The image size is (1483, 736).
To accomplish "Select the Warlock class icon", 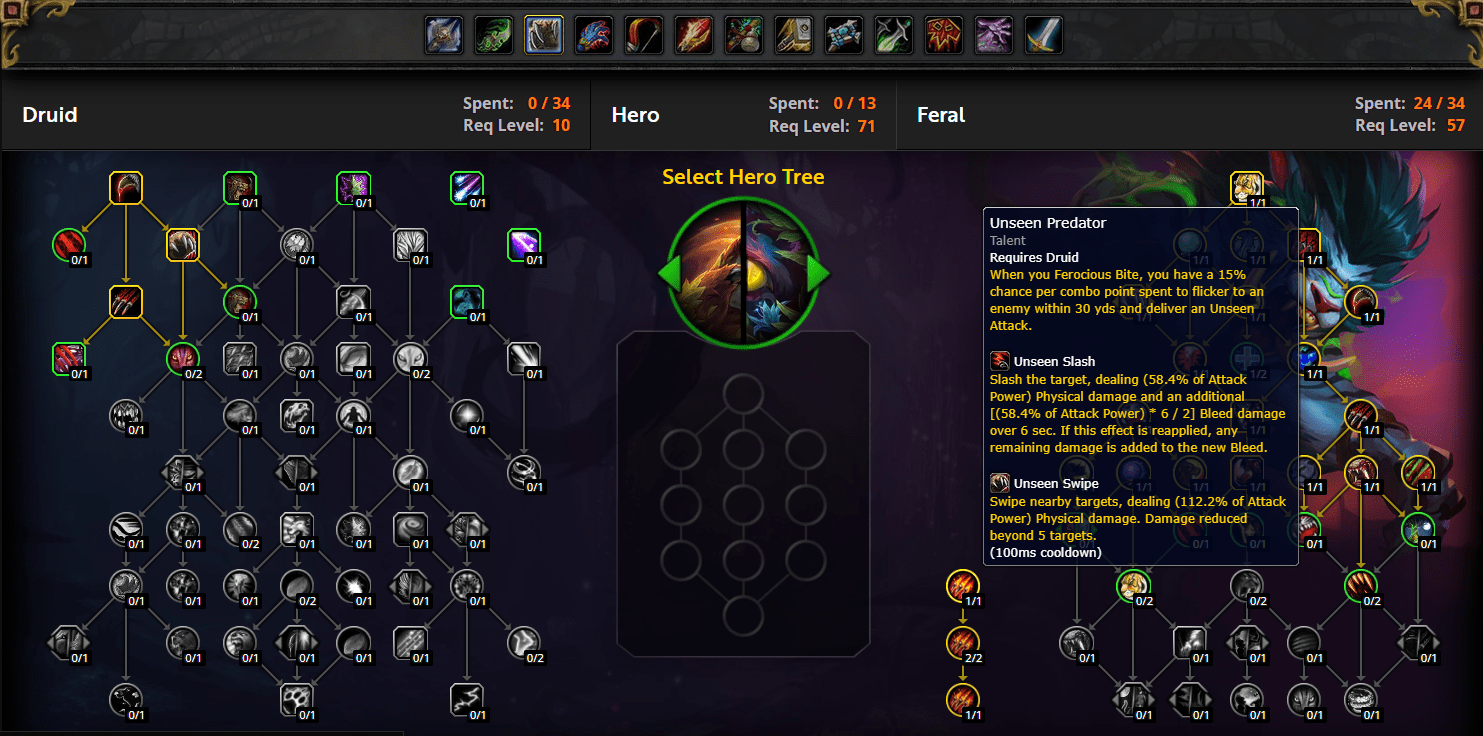I will (x=993, y=34).
